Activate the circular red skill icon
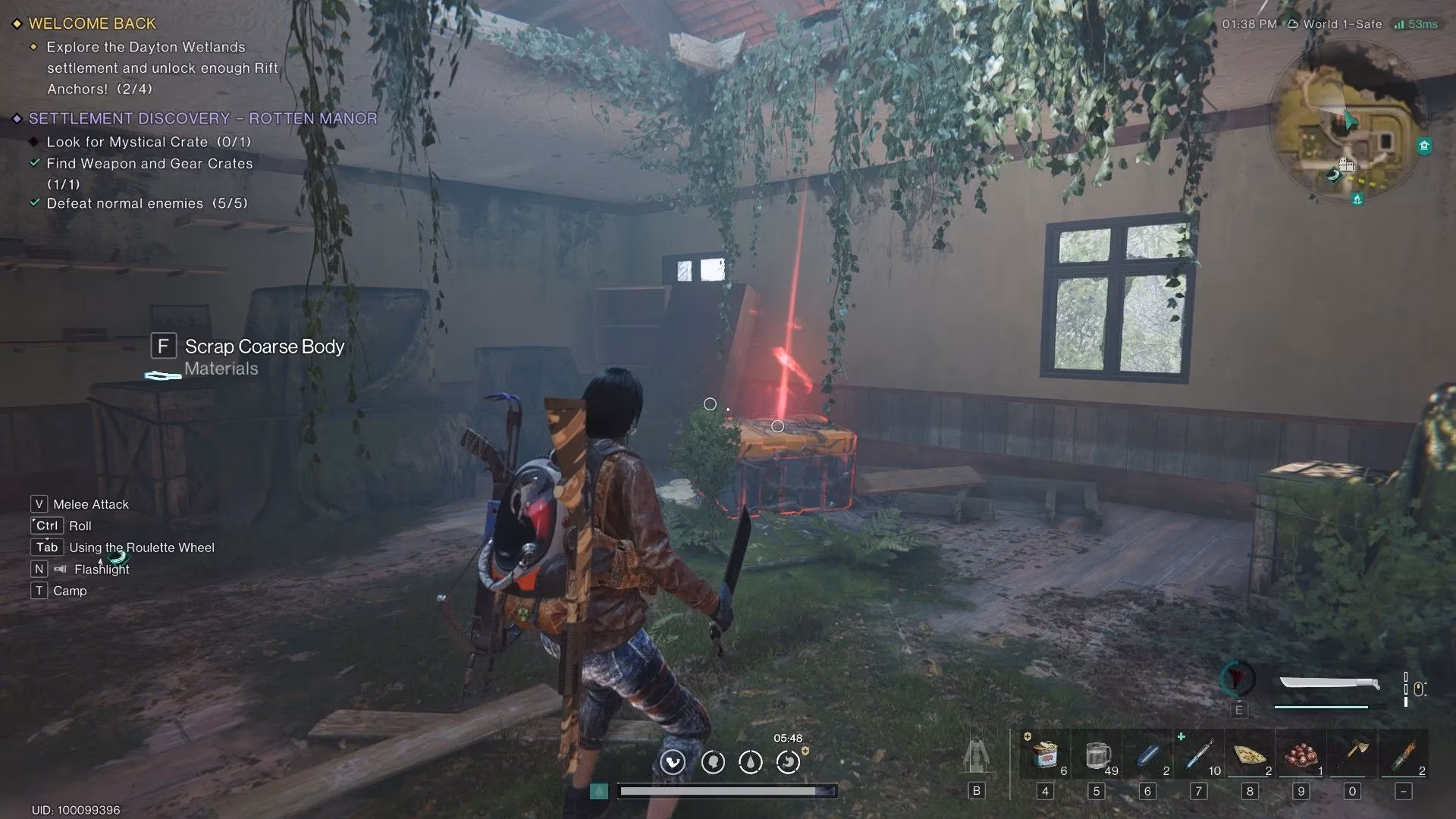1456x819 pixels. (1238, 678)
